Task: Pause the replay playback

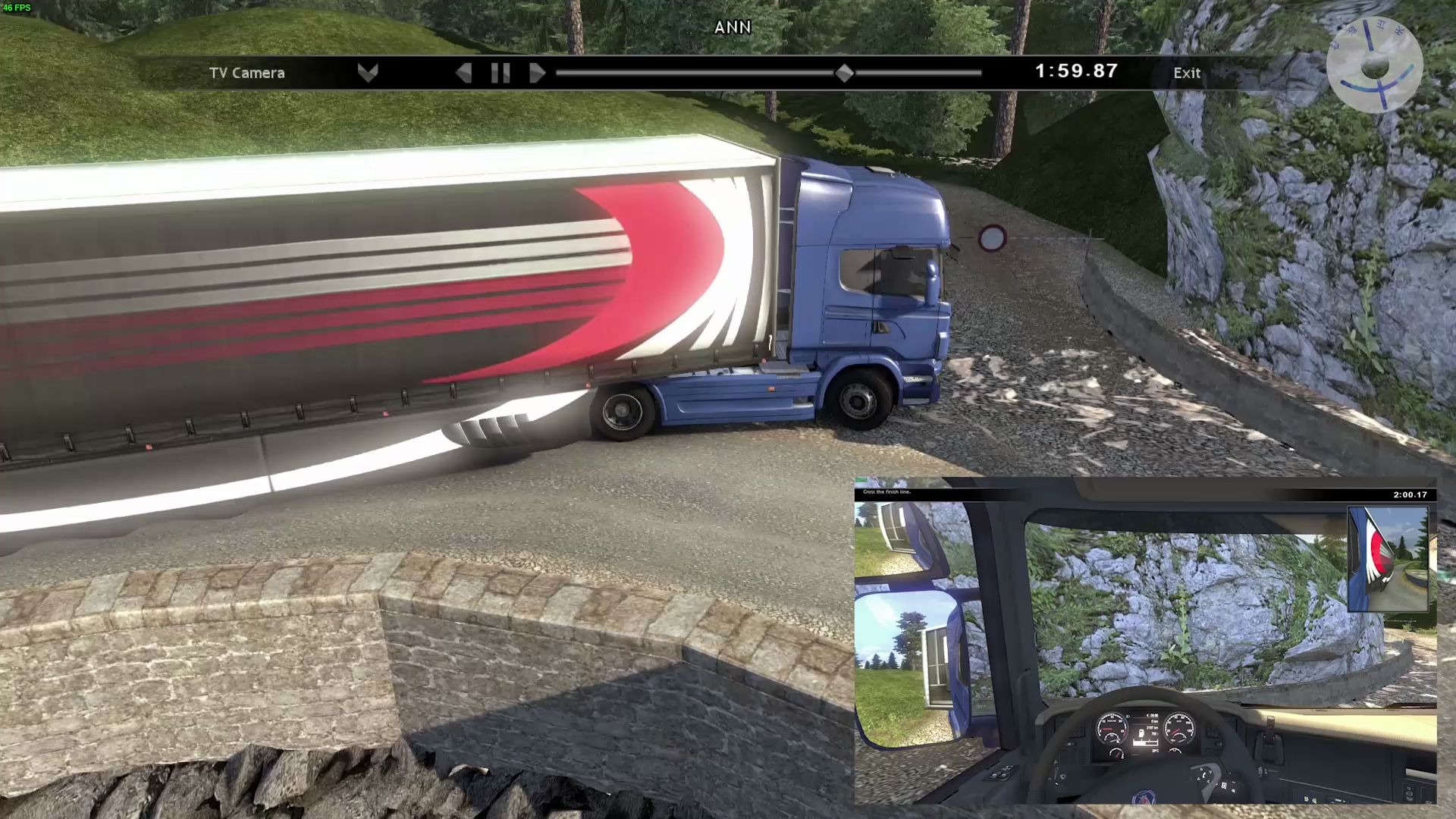Action: coord(500,73)
